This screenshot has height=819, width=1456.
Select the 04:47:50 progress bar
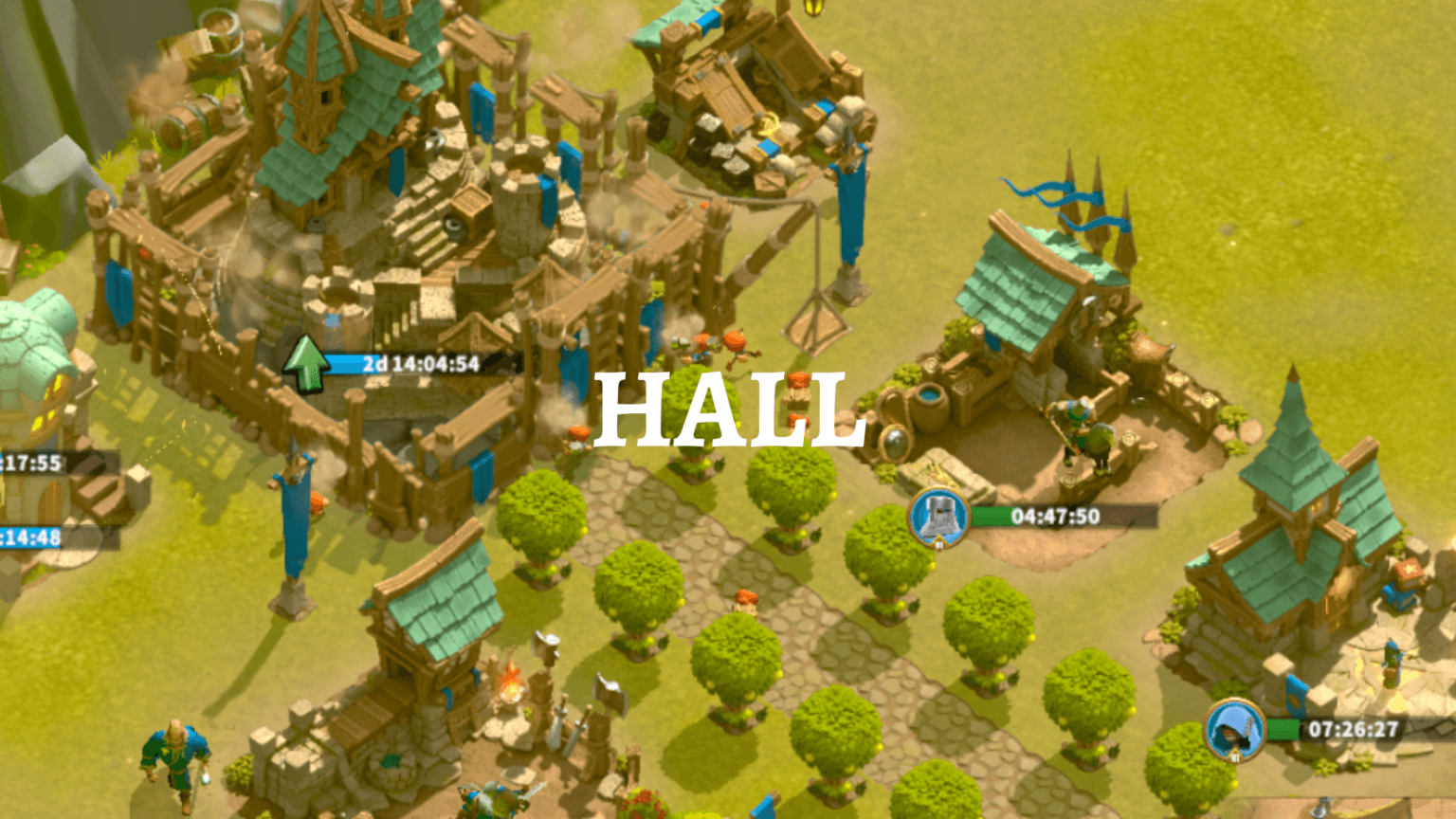click(x=1052, y=518)
